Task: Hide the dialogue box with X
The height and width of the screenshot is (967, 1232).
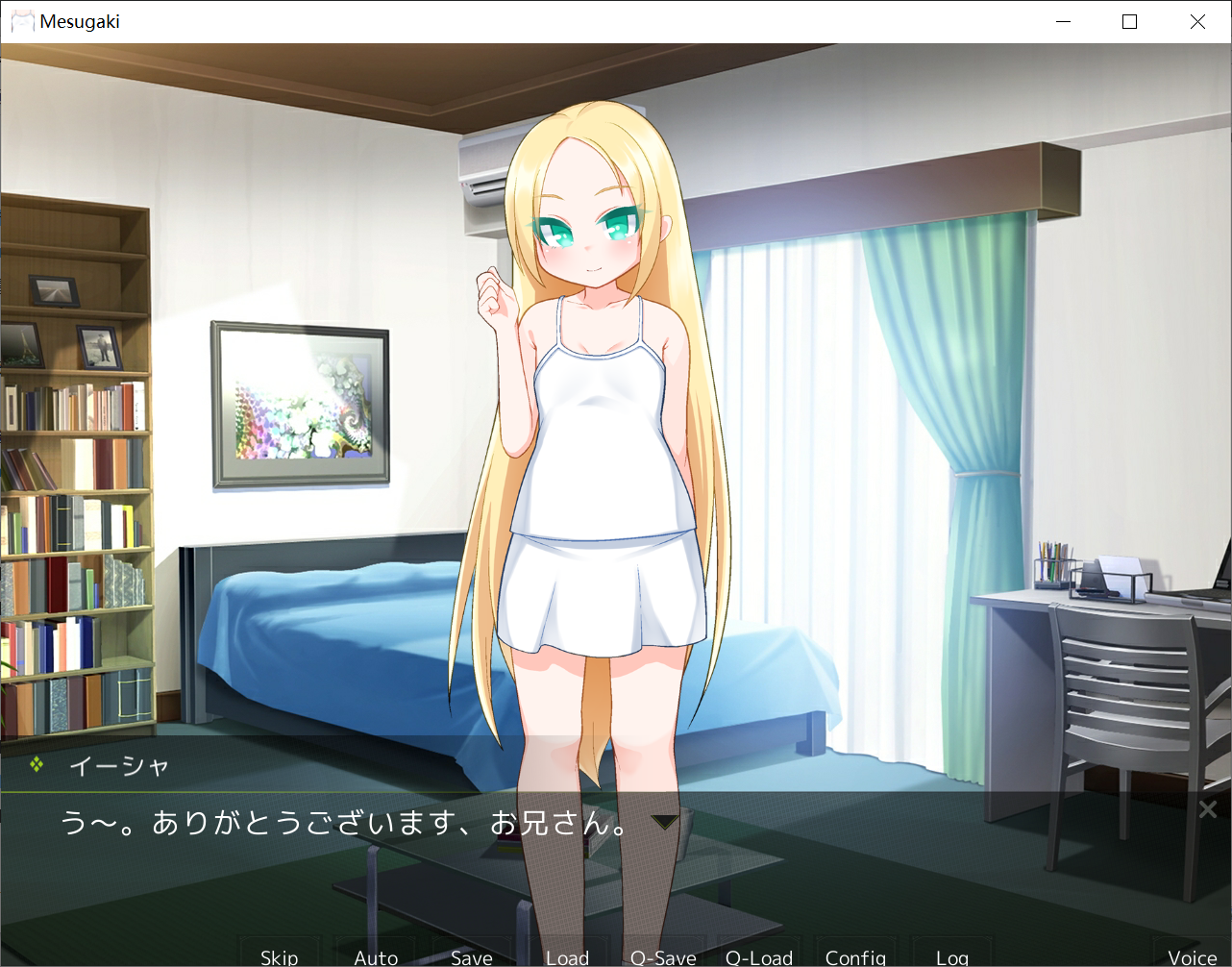Action: pos(1208,809)
